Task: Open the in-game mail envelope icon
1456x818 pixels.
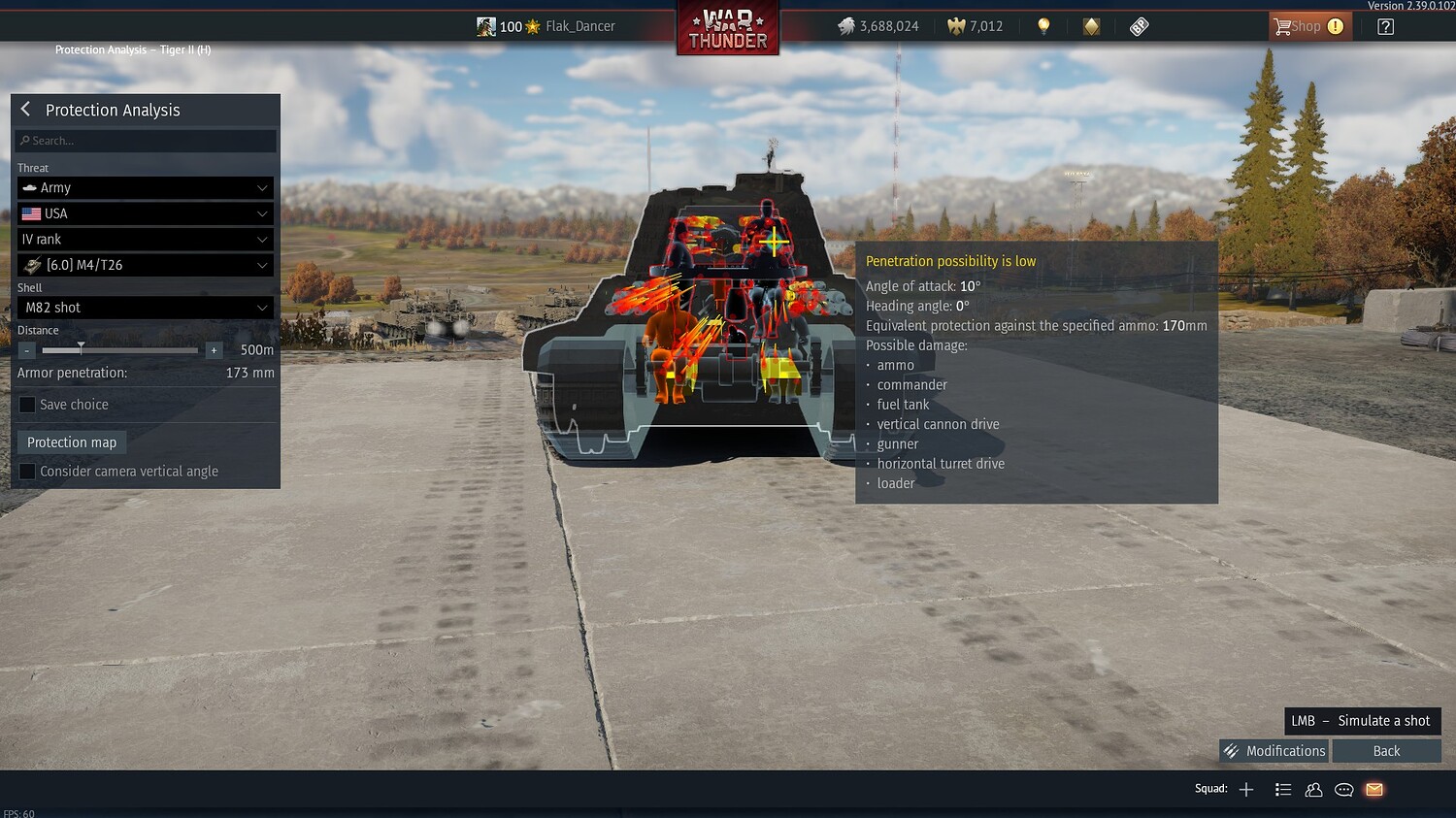Action: tap(1373, 789)
